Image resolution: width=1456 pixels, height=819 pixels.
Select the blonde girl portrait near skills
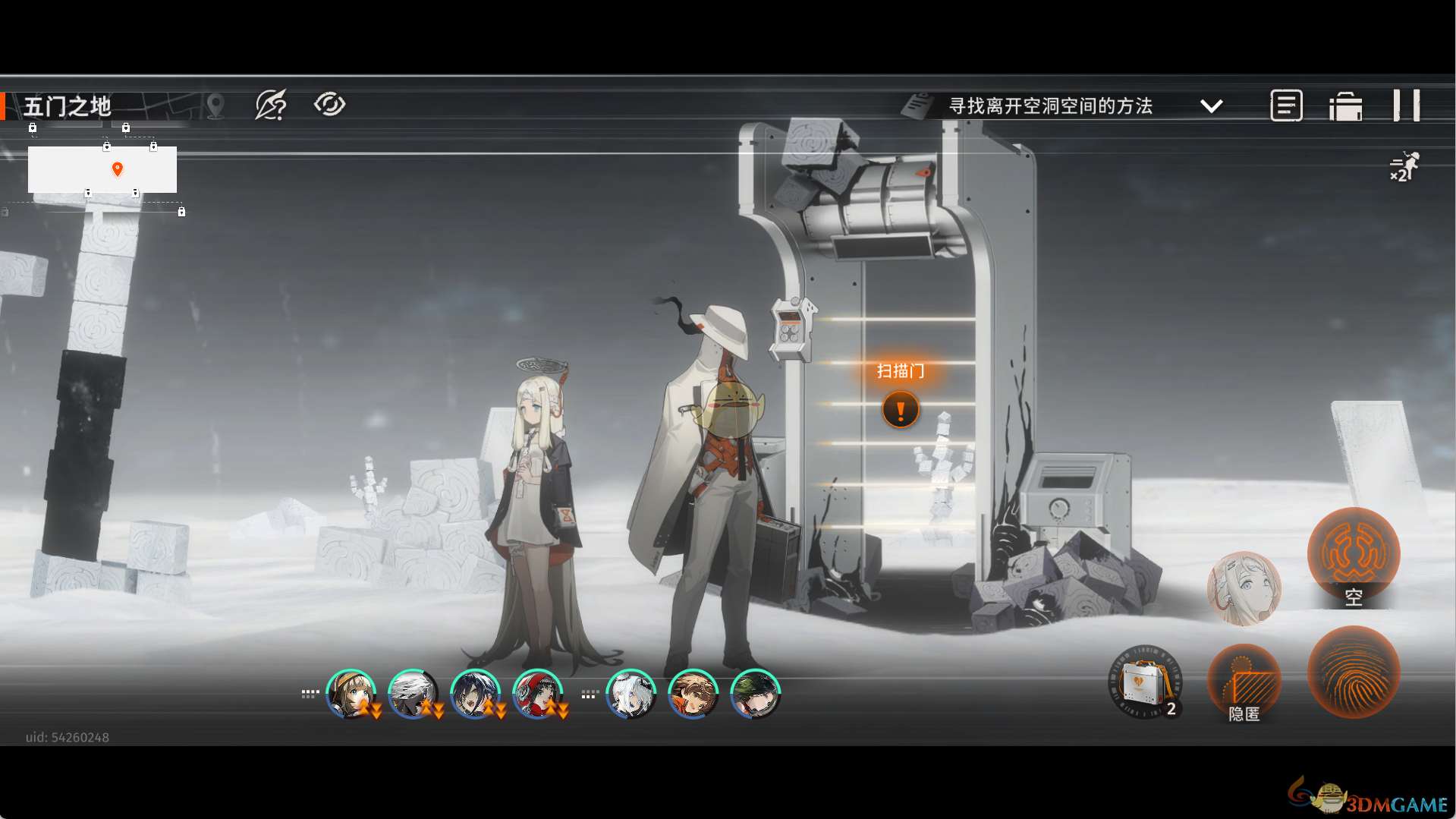pyautogui.click(x=1244, y=588)
